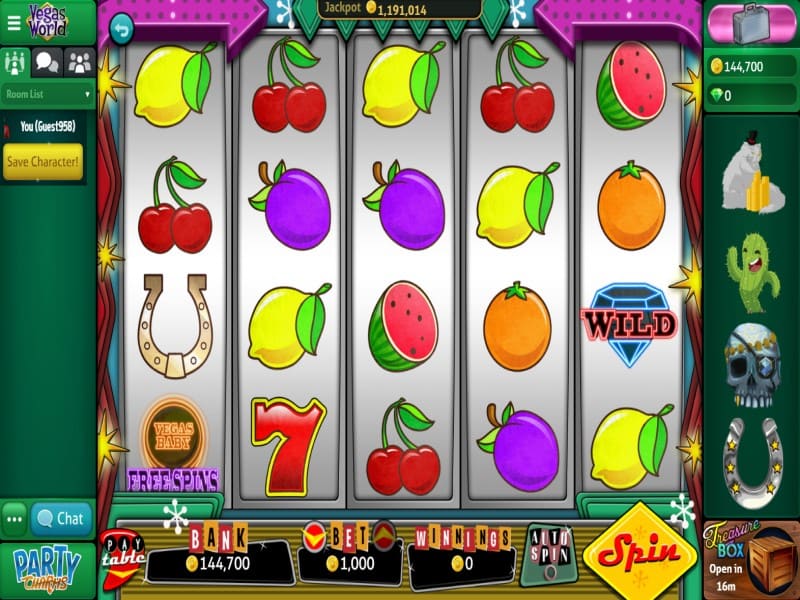This screenshot has width=800, height=600.
Task: Open the Chat box
Action: [61, 518]
